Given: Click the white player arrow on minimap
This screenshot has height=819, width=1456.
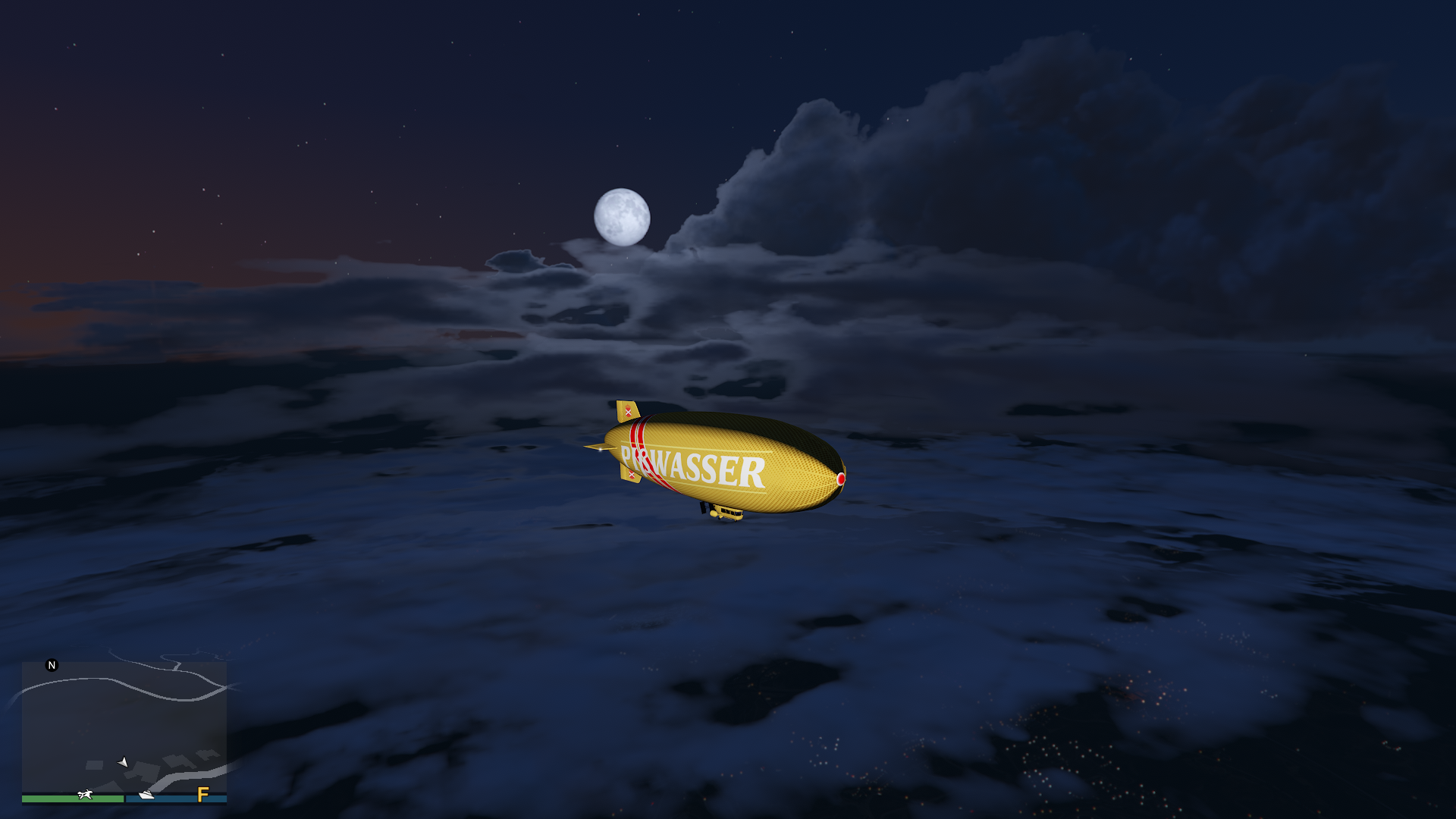Looking at the screenshot, I should [x=123, y=761].
